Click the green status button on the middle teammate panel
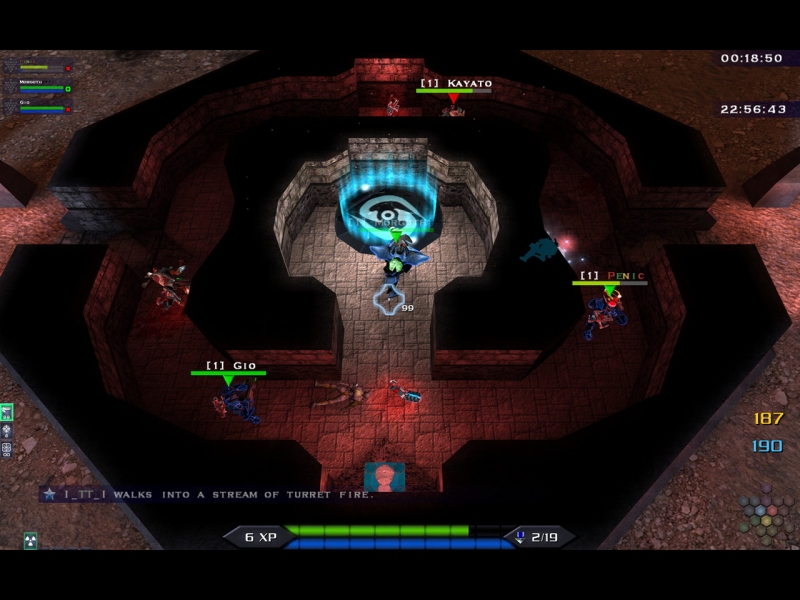Image resolution: width=800 pixels, height=600 pixels. pyautogui.click(x=68, y=88)
